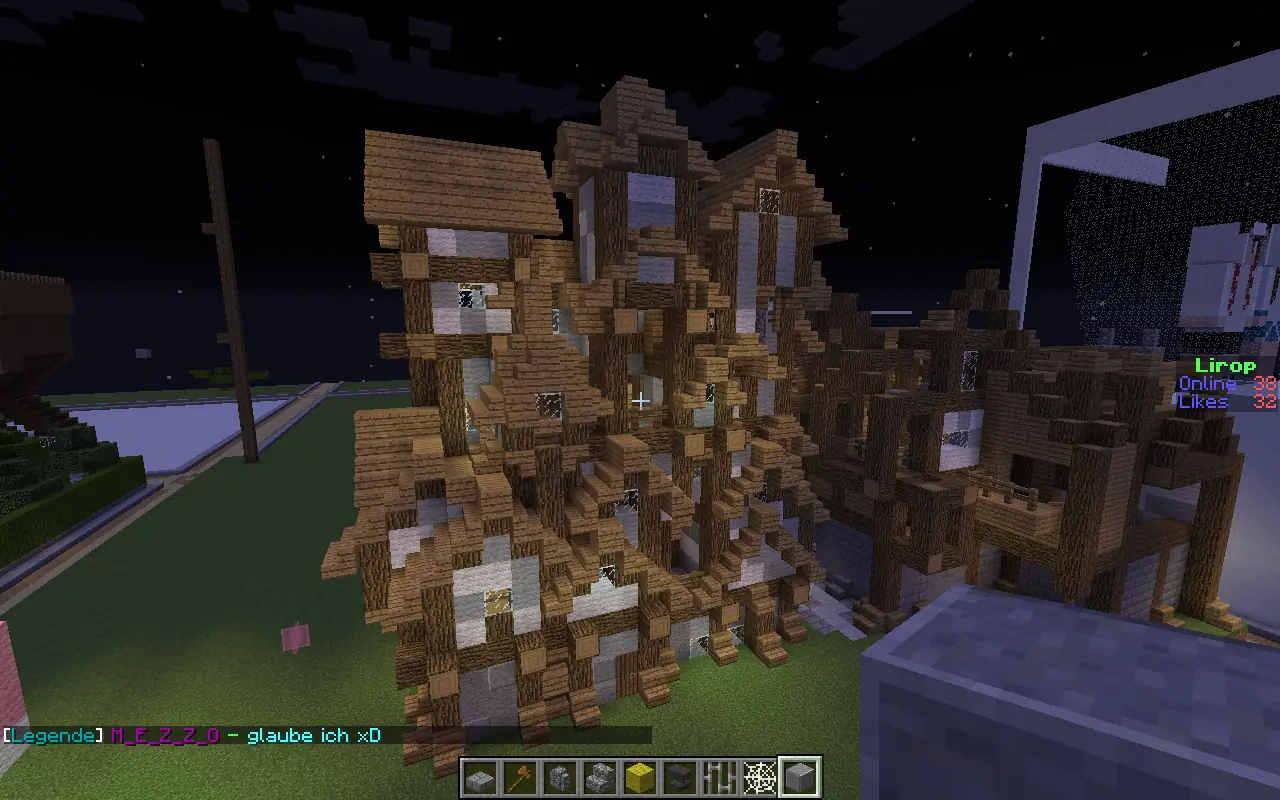Select the iron bars hotbar slot
1280x800 pixels.
(x=720, y=777)
